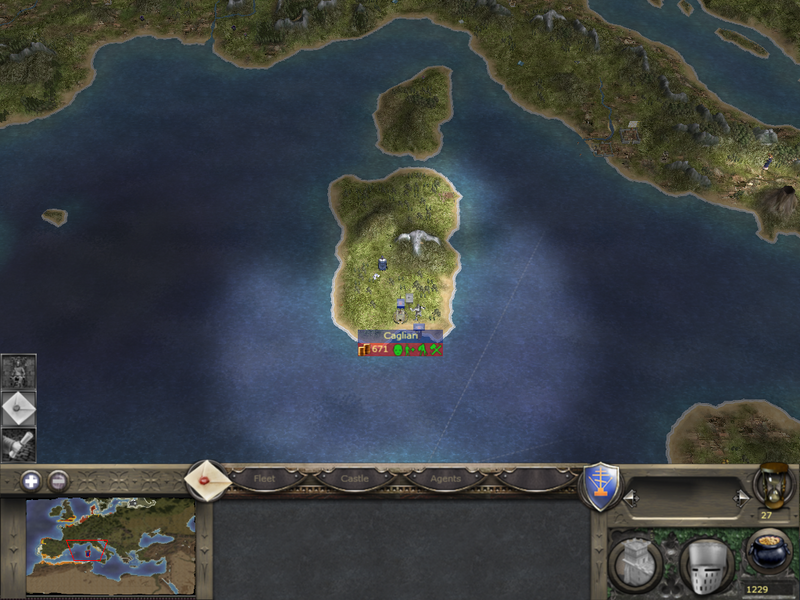The height and width of the screenshot is (600, 800).
Task: Click the envelope missions button
Action: point(207,480)
